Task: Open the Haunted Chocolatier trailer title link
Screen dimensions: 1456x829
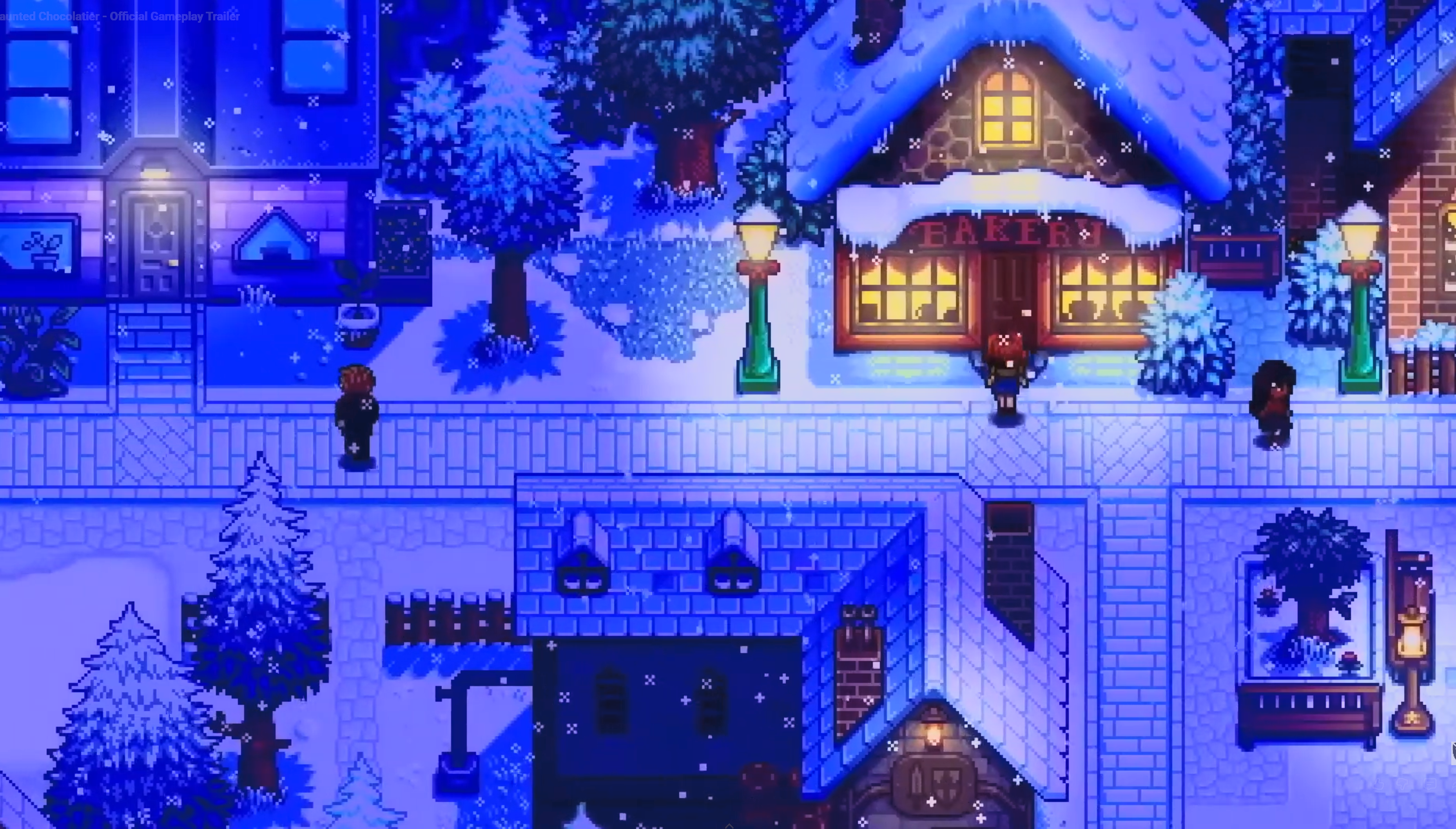Action: [120, 16]
